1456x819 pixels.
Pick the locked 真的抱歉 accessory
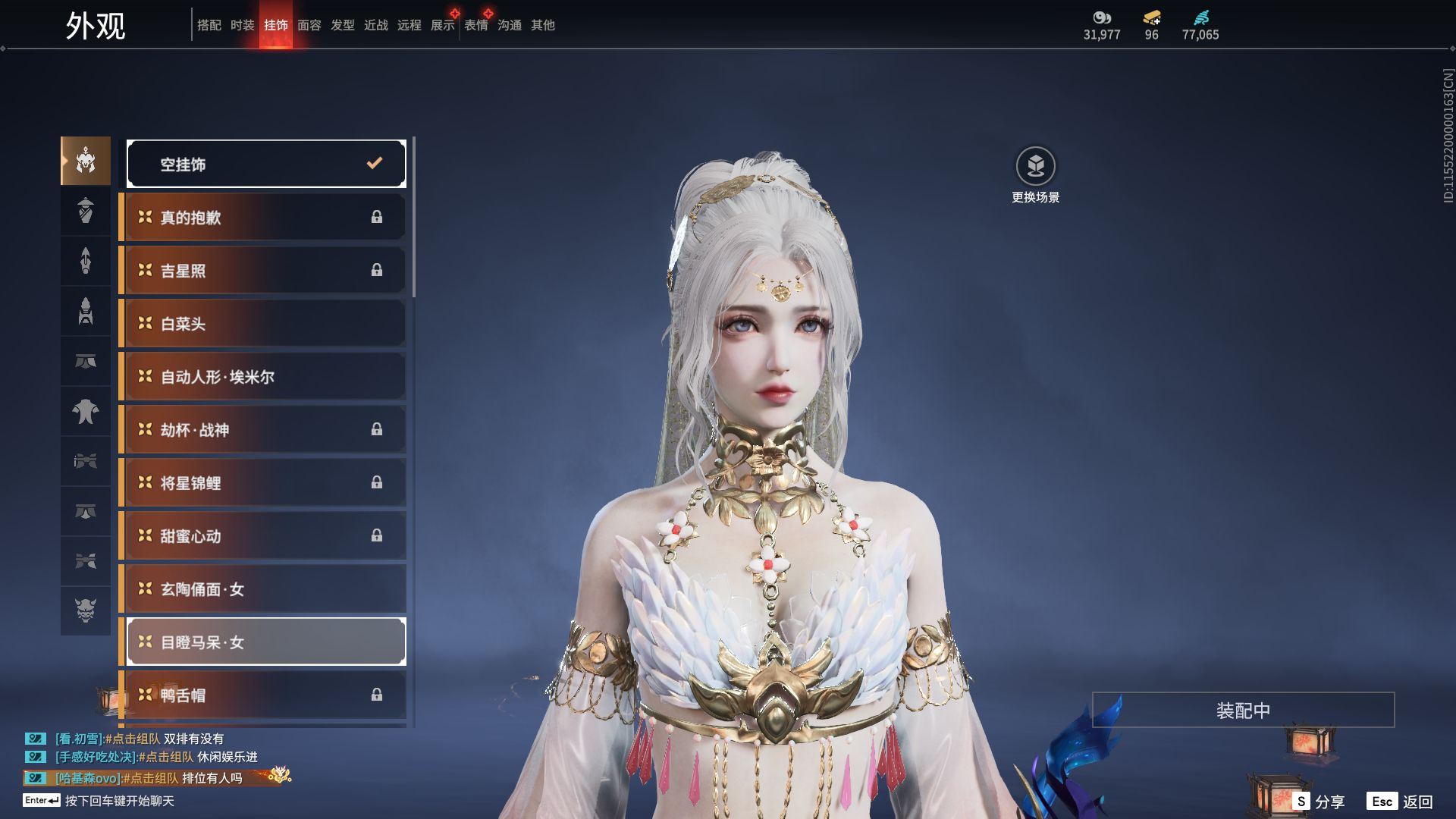click(x=263, y=218)
